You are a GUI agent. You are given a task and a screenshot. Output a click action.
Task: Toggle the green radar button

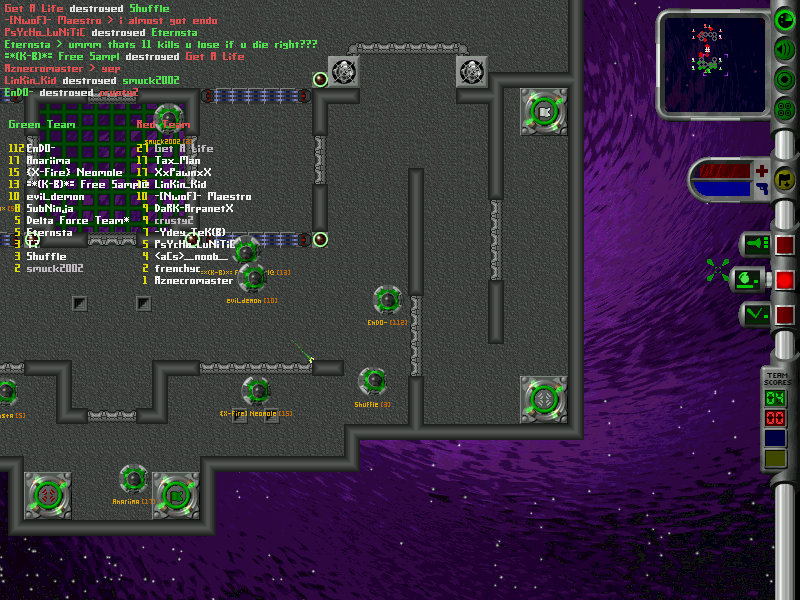click(786, 21)
